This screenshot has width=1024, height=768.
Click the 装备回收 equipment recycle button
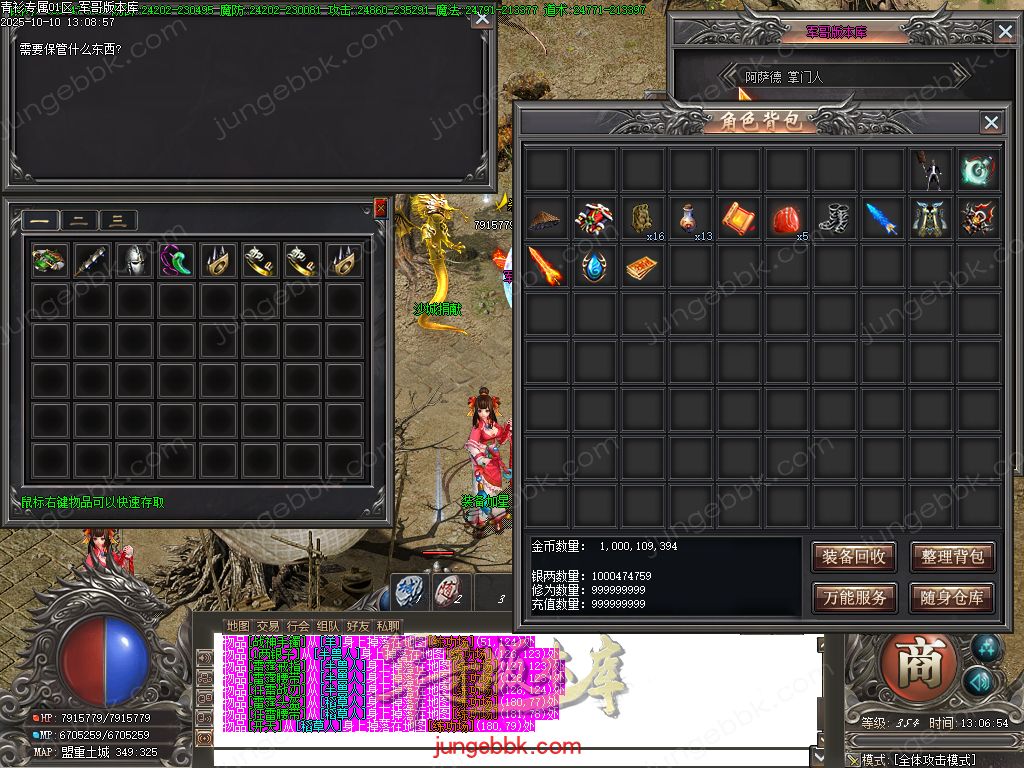[853, 557]
